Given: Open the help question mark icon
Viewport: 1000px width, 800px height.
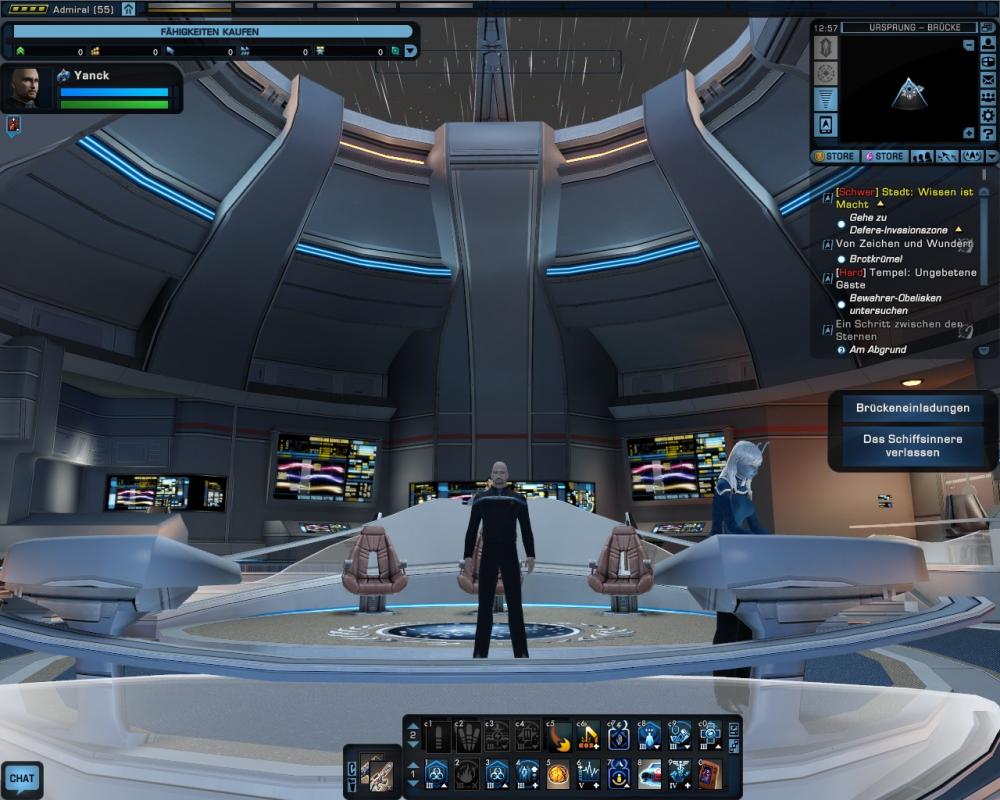Looking at the screenshot, I should 988,134.
